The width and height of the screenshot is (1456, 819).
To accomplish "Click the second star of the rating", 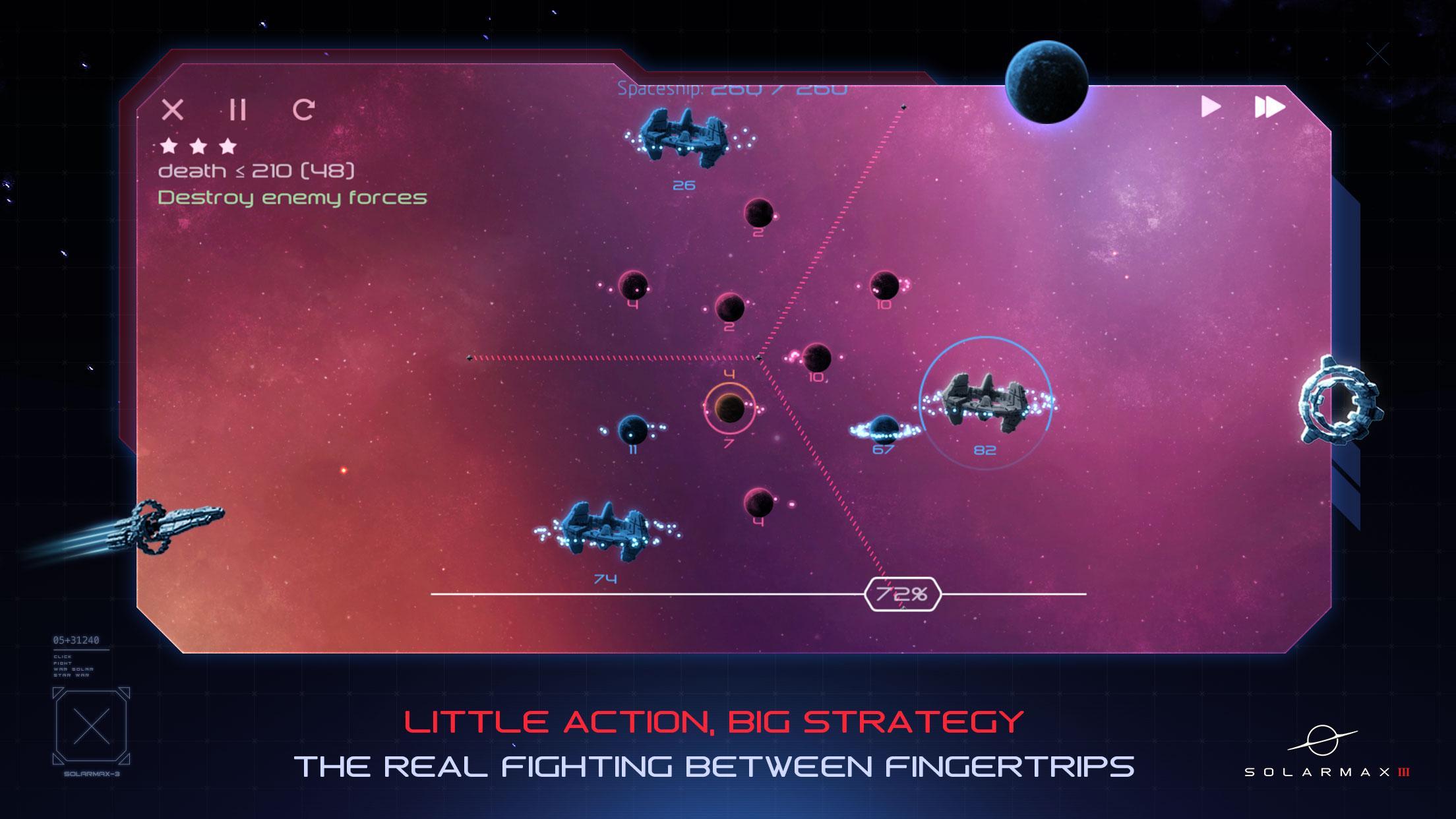I will click(198, 145).
